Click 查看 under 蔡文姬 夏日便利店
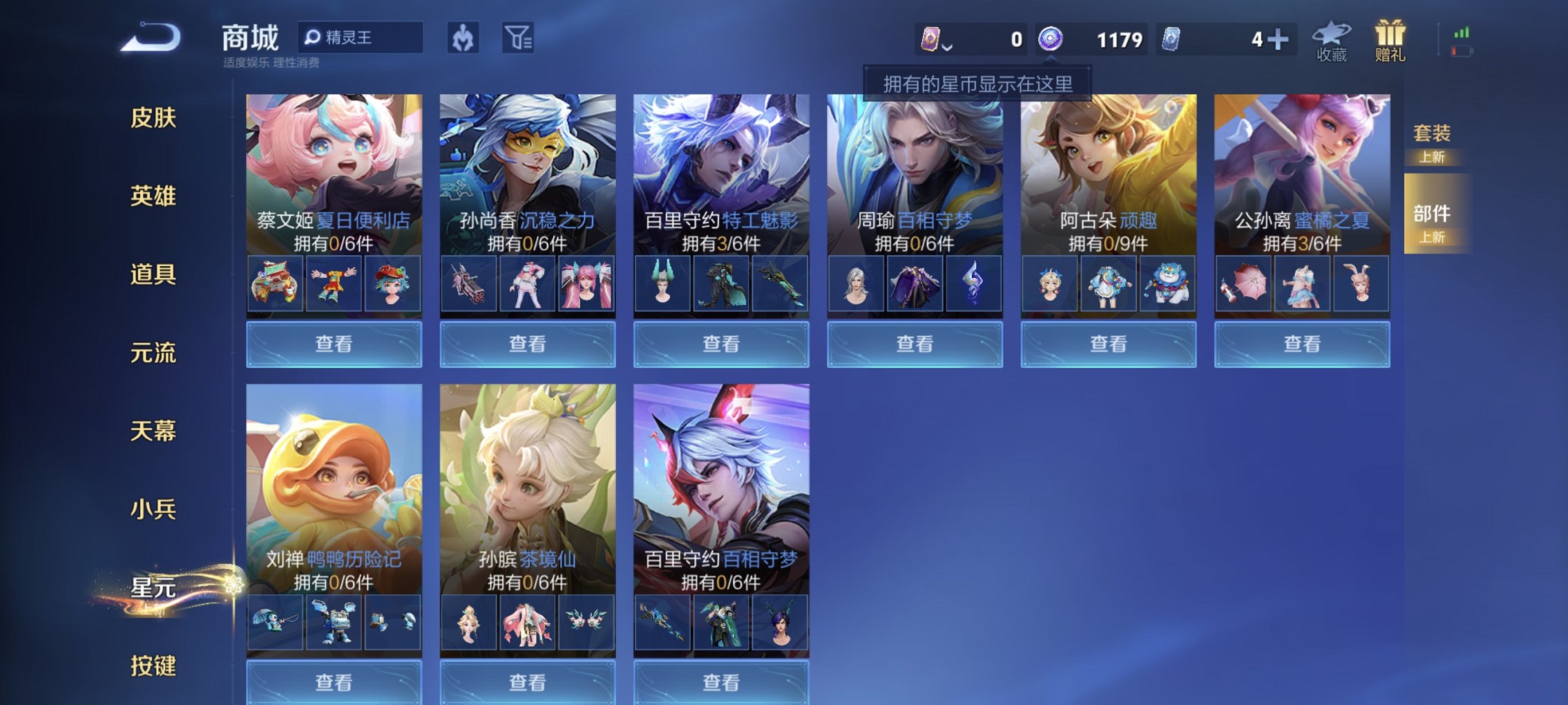This screenshot has width=1568, height=705. click(333, 344)
